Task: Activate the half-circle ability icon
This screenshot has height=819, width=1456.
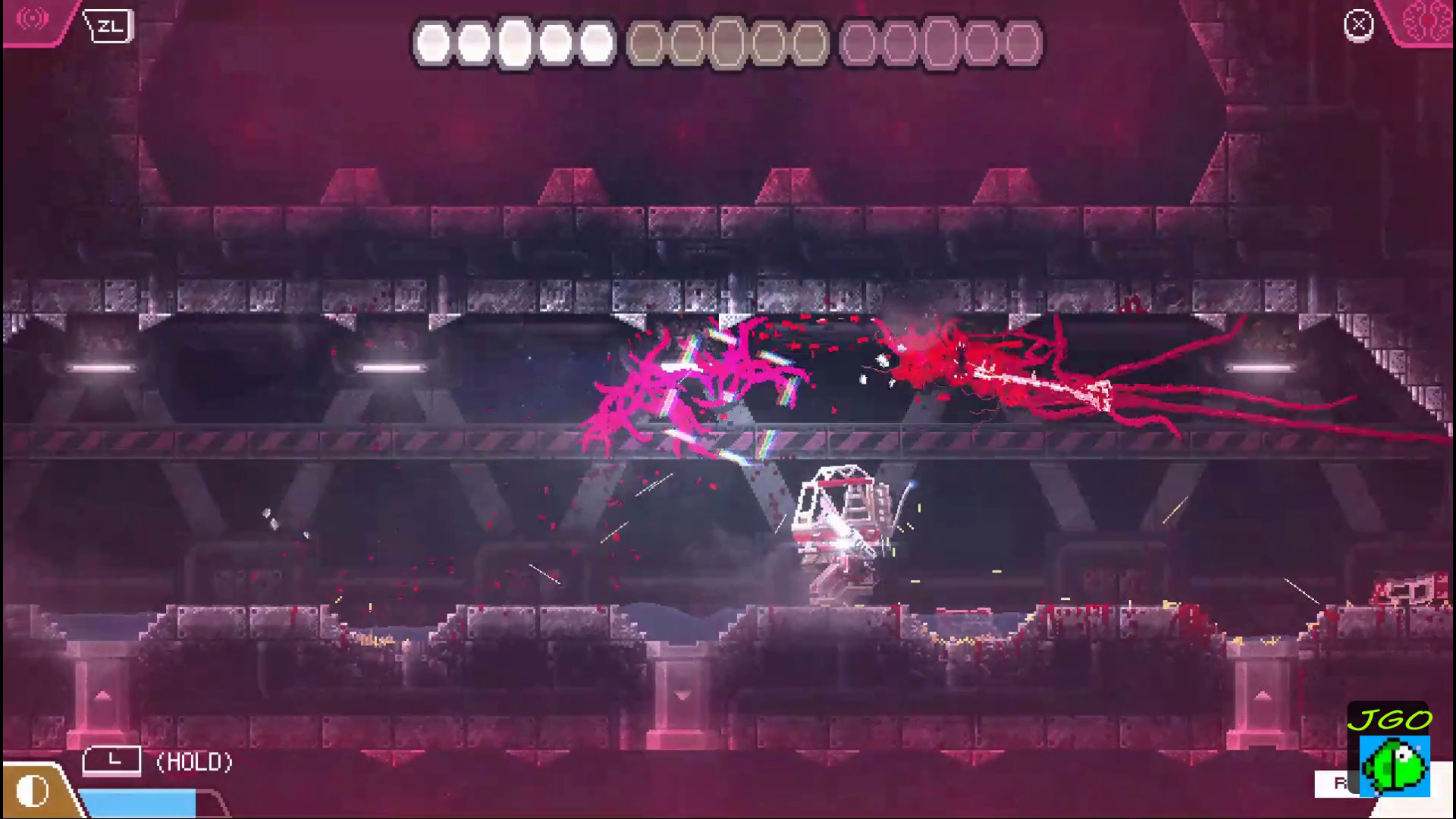Action: pos(32,791)
